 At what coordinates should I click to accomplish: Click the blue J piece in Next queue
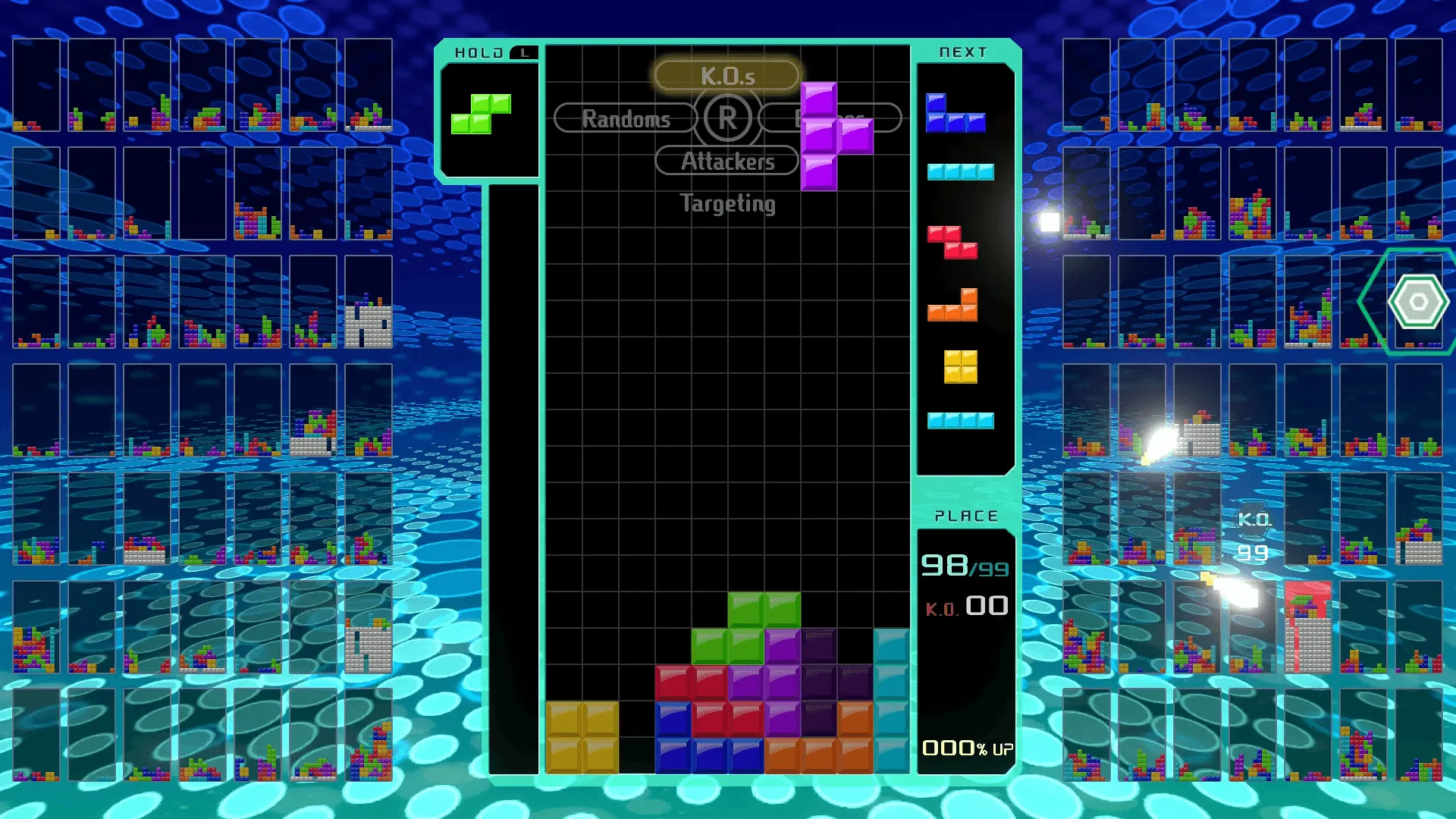coord(955,115)
